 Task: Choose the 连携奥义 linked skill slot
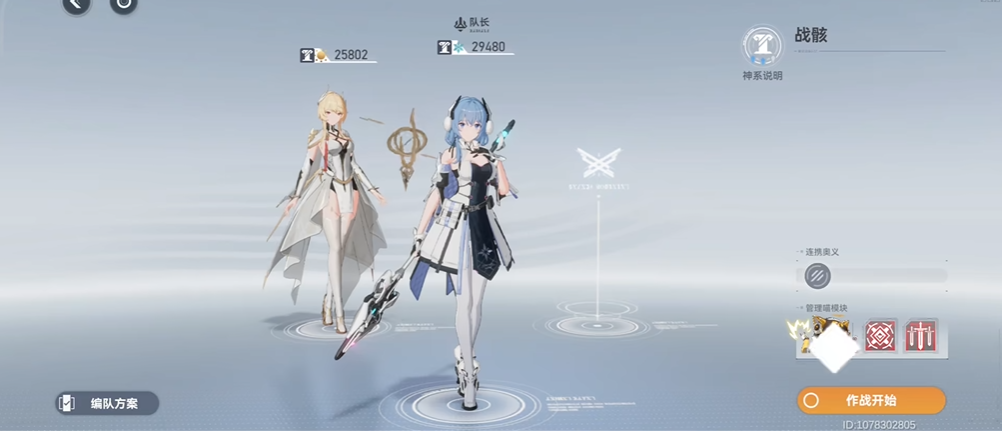pos(819,275)
